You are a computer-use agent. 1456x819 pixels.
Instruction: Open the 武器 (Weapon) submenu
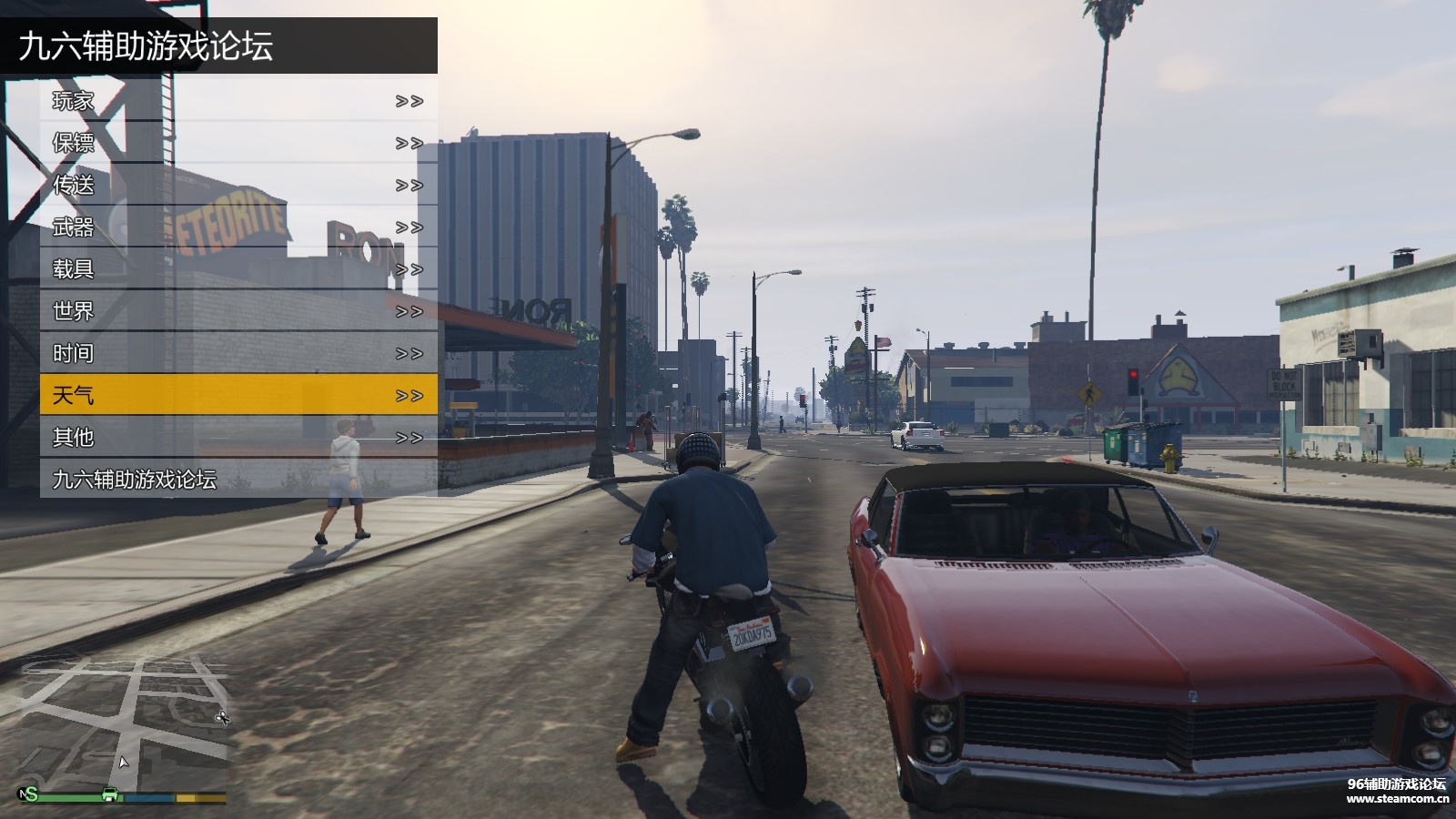point(238,227)
